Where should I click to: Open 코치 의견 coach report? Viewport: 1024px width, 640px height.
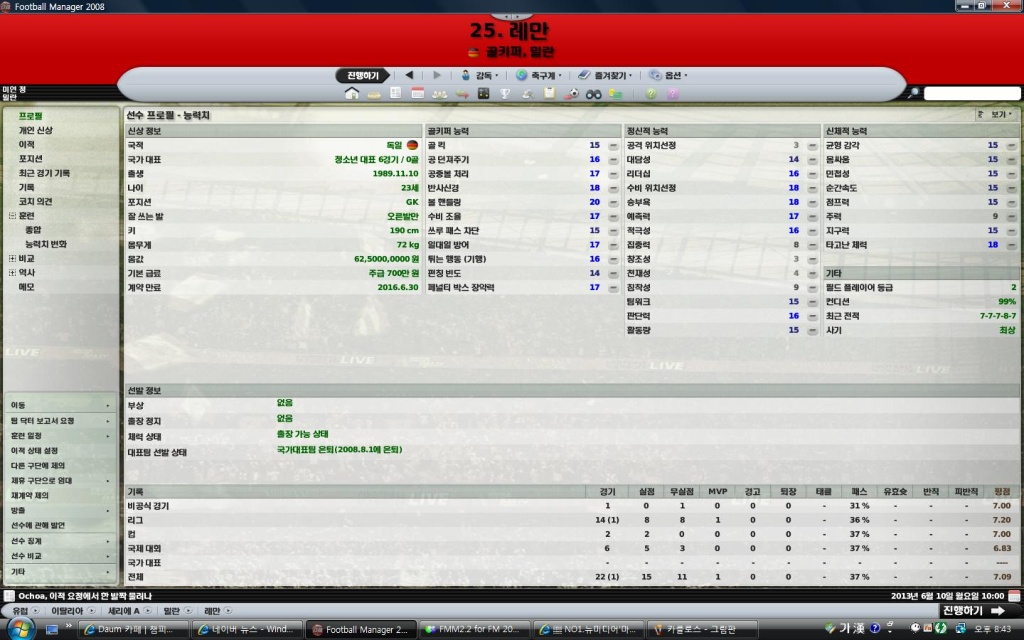click(x=35, y=201)
